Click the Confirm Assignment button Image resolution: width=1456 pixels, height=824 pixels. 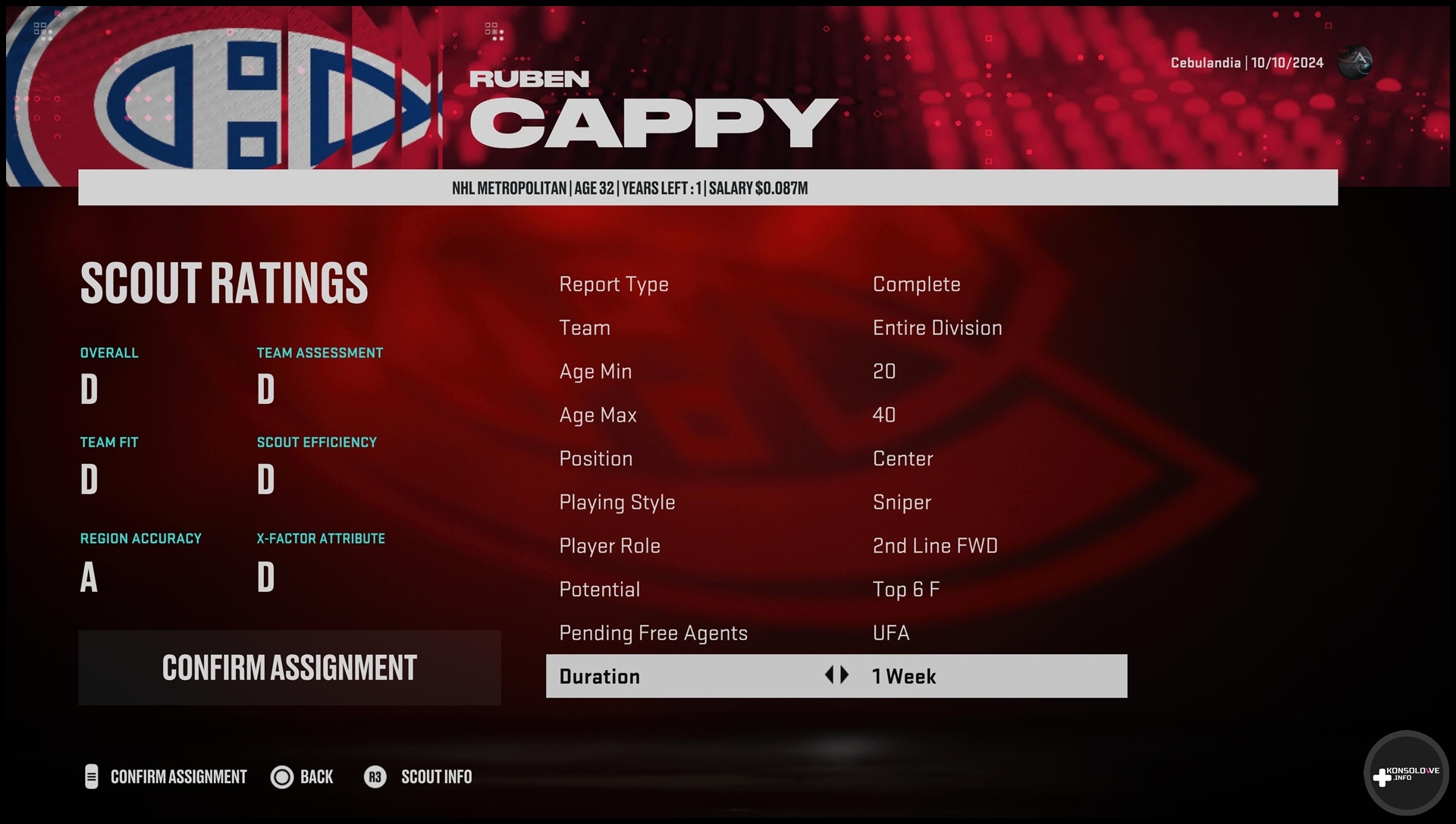(289, 668)
